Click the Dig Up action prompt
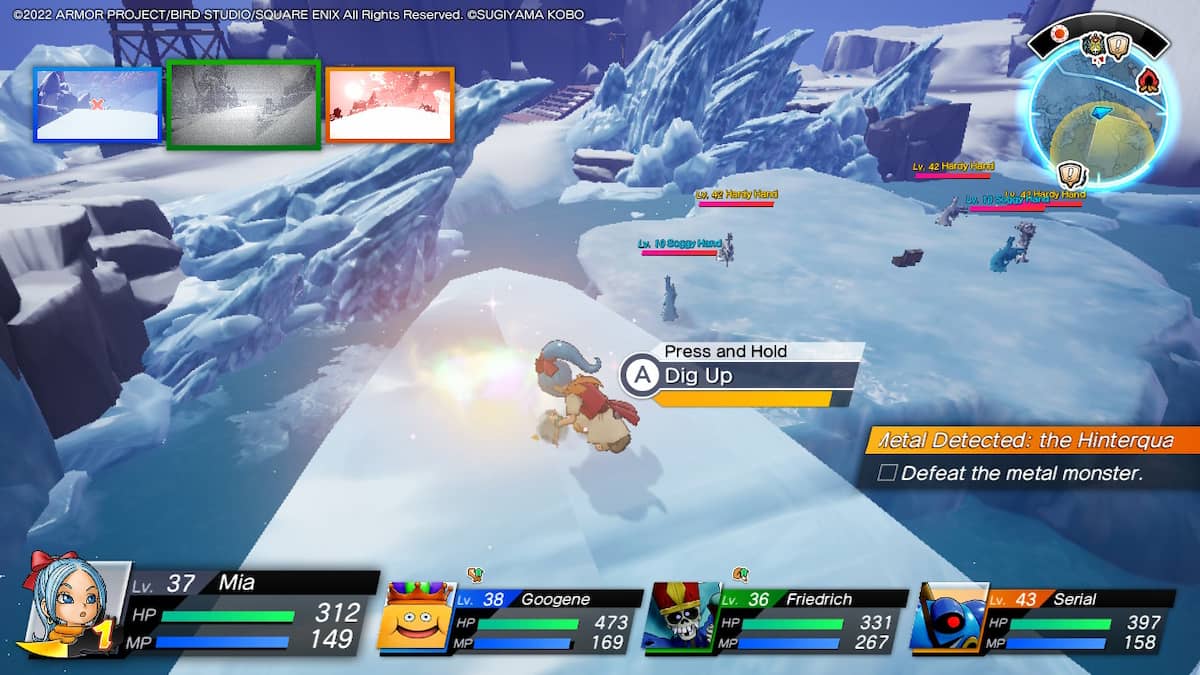The width and height of the screenshot is (1200, 675). 740,376
